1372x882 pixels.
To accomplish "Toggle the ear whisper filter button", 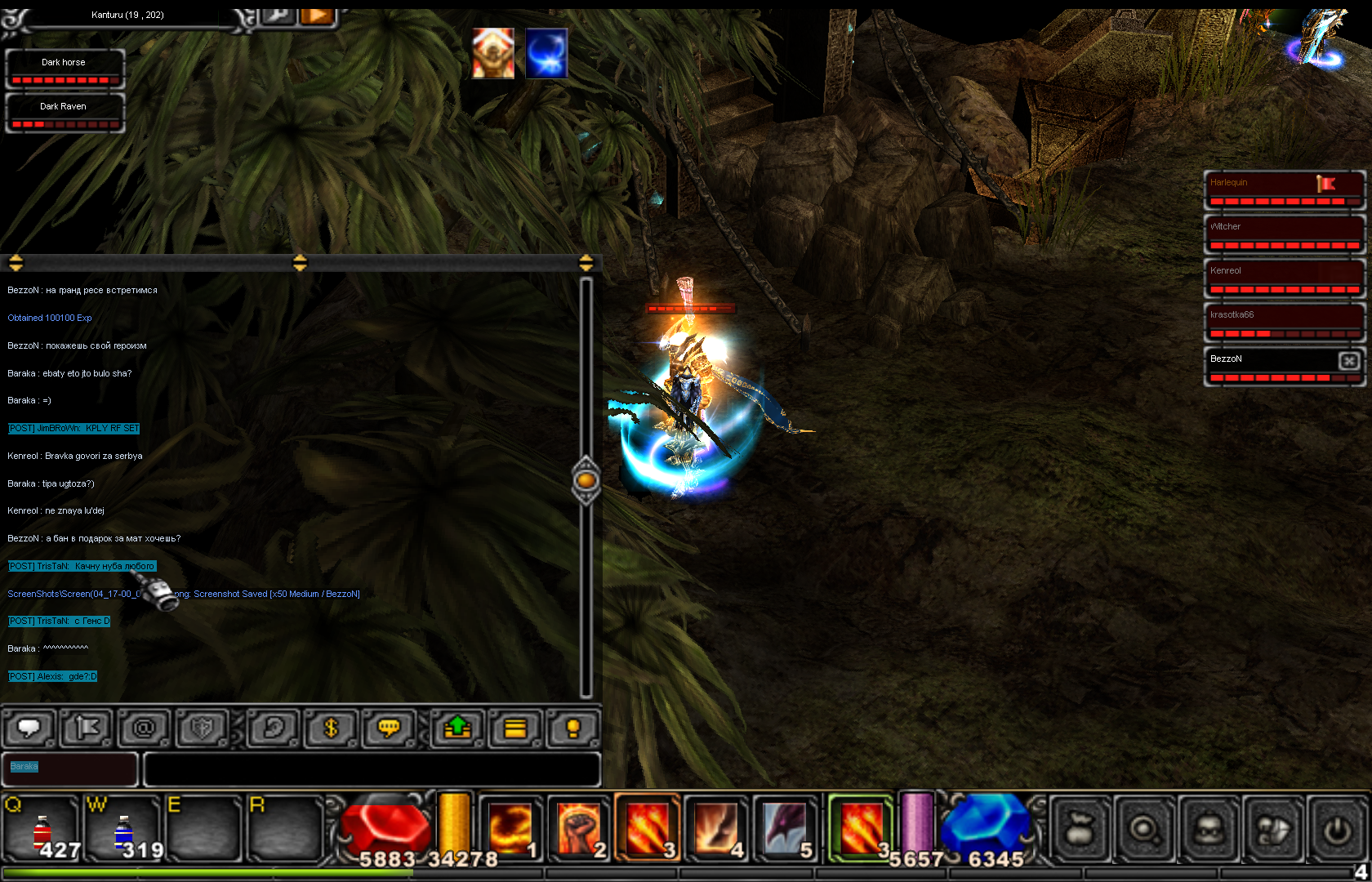I will 273,728.
